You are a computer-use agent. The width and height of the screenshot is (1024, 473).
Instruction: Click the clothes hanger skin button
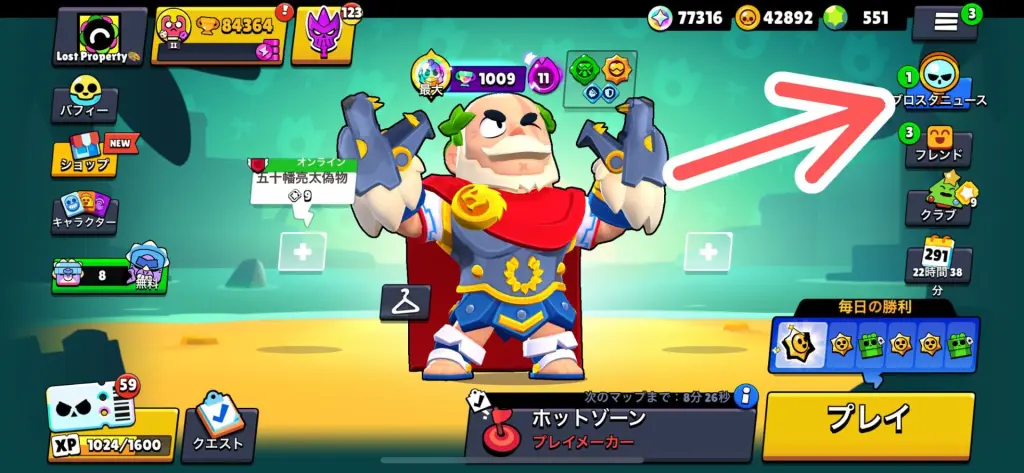(404, 302)
